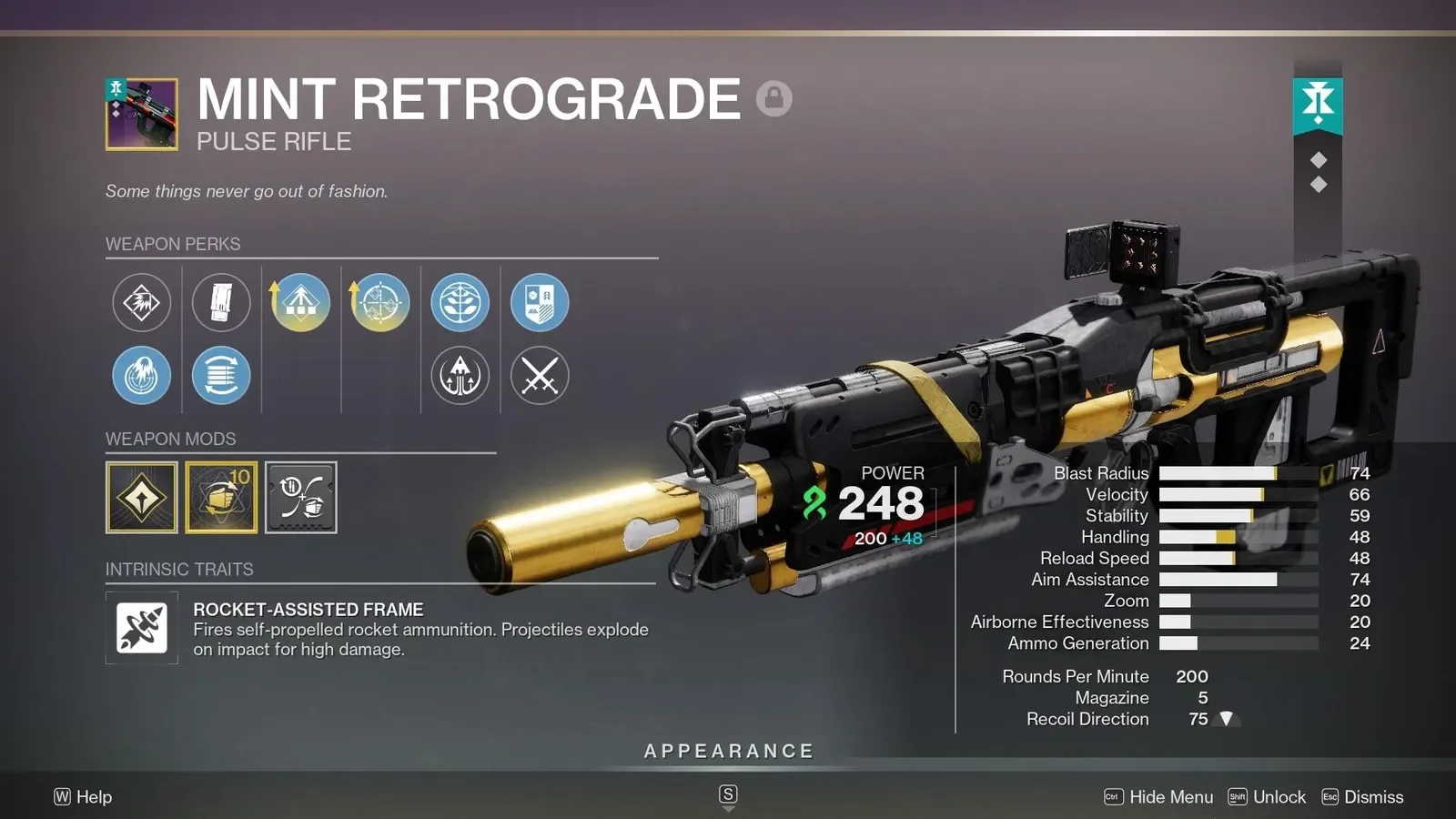Select the trident arrows perk icon
Screen dimensions: 1456x819
click(460, 375)
